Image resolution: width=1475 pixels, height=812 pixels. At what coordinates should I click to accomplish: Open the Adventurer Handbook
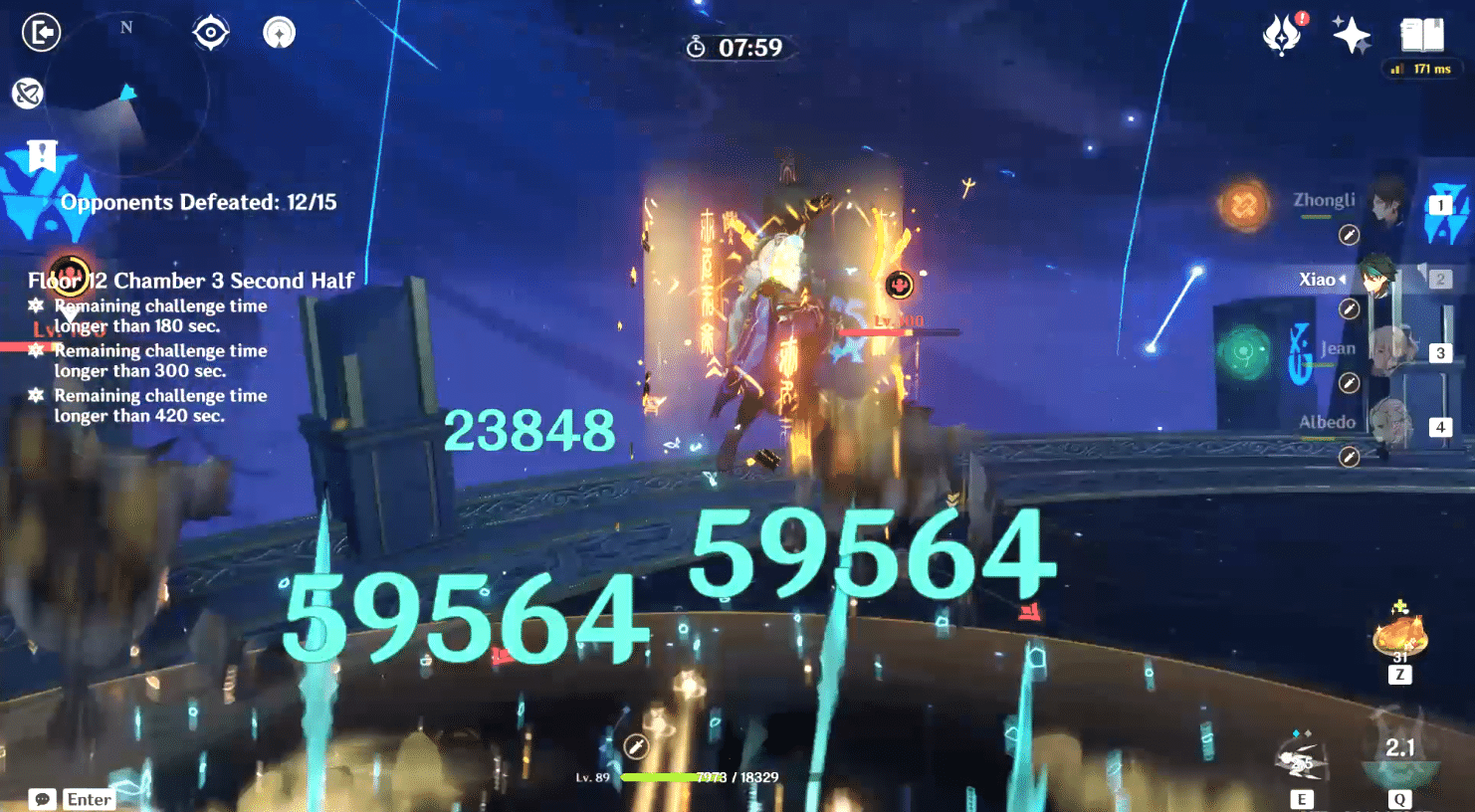coord(1421,33)
